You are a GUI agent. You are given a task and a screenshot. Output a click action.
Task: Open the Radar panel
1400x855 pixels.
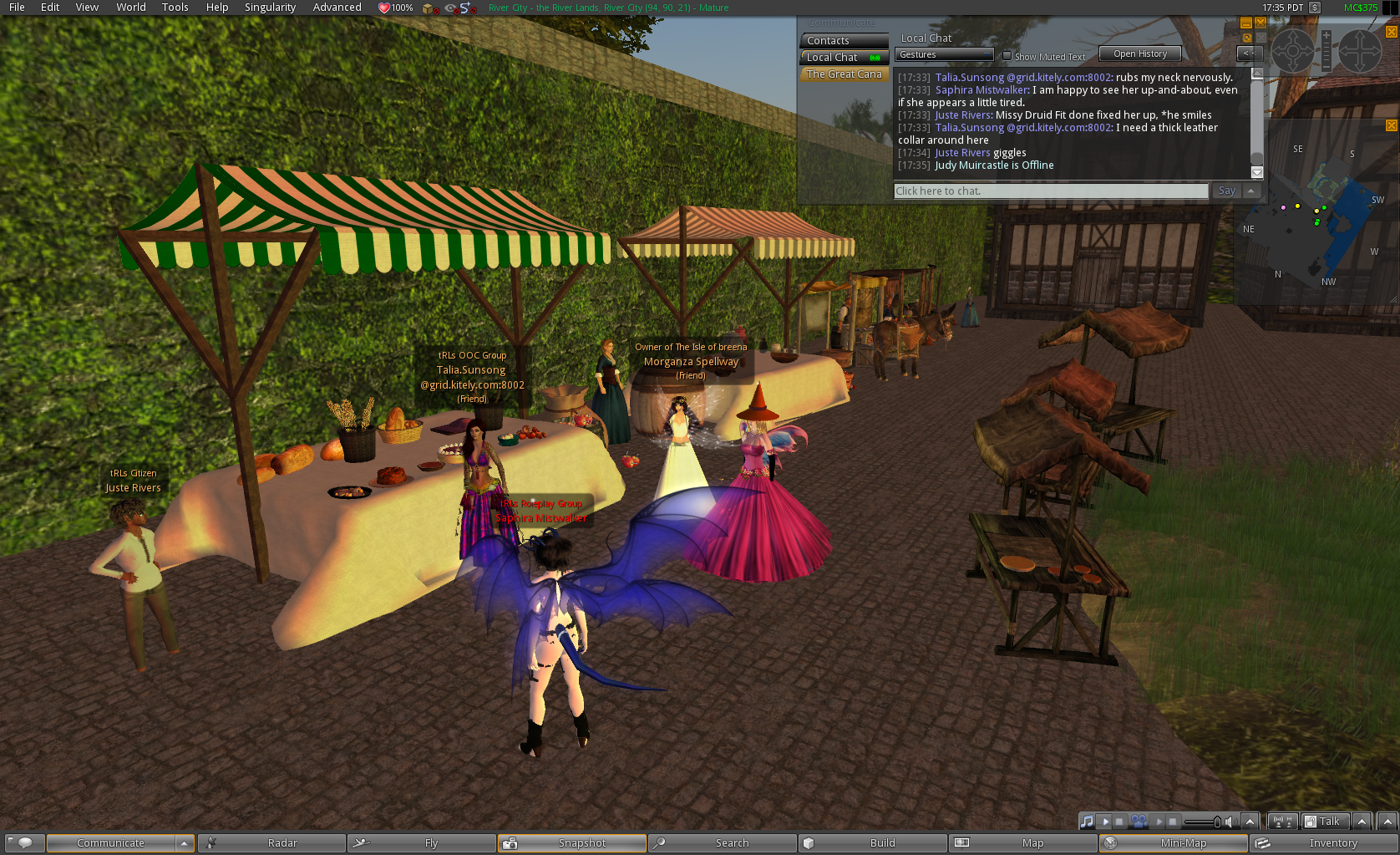pos(271,843)
